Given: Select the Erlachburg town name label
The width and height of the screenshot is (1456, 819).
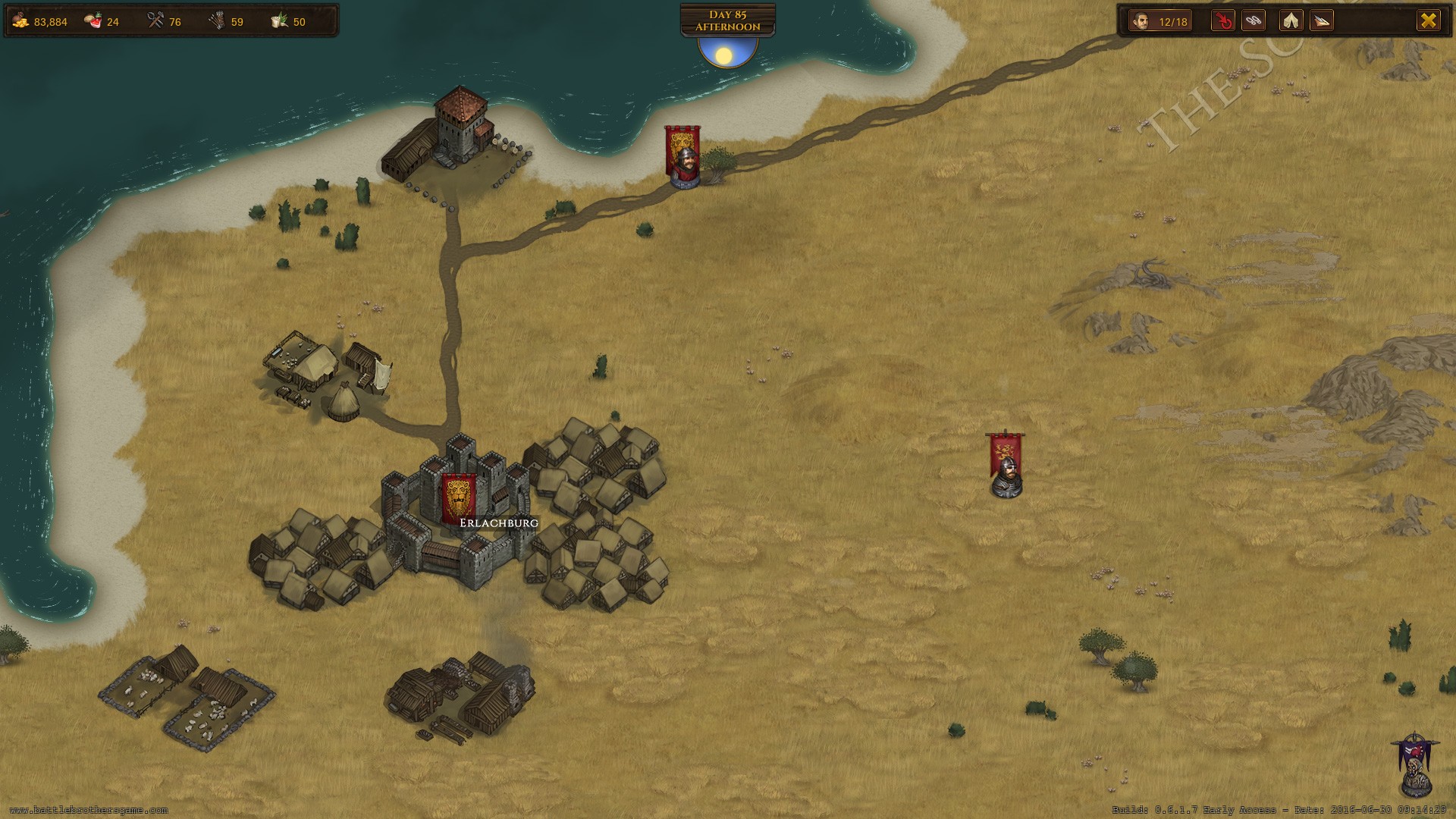Looking at the screenshot, I should coord(499,522).
